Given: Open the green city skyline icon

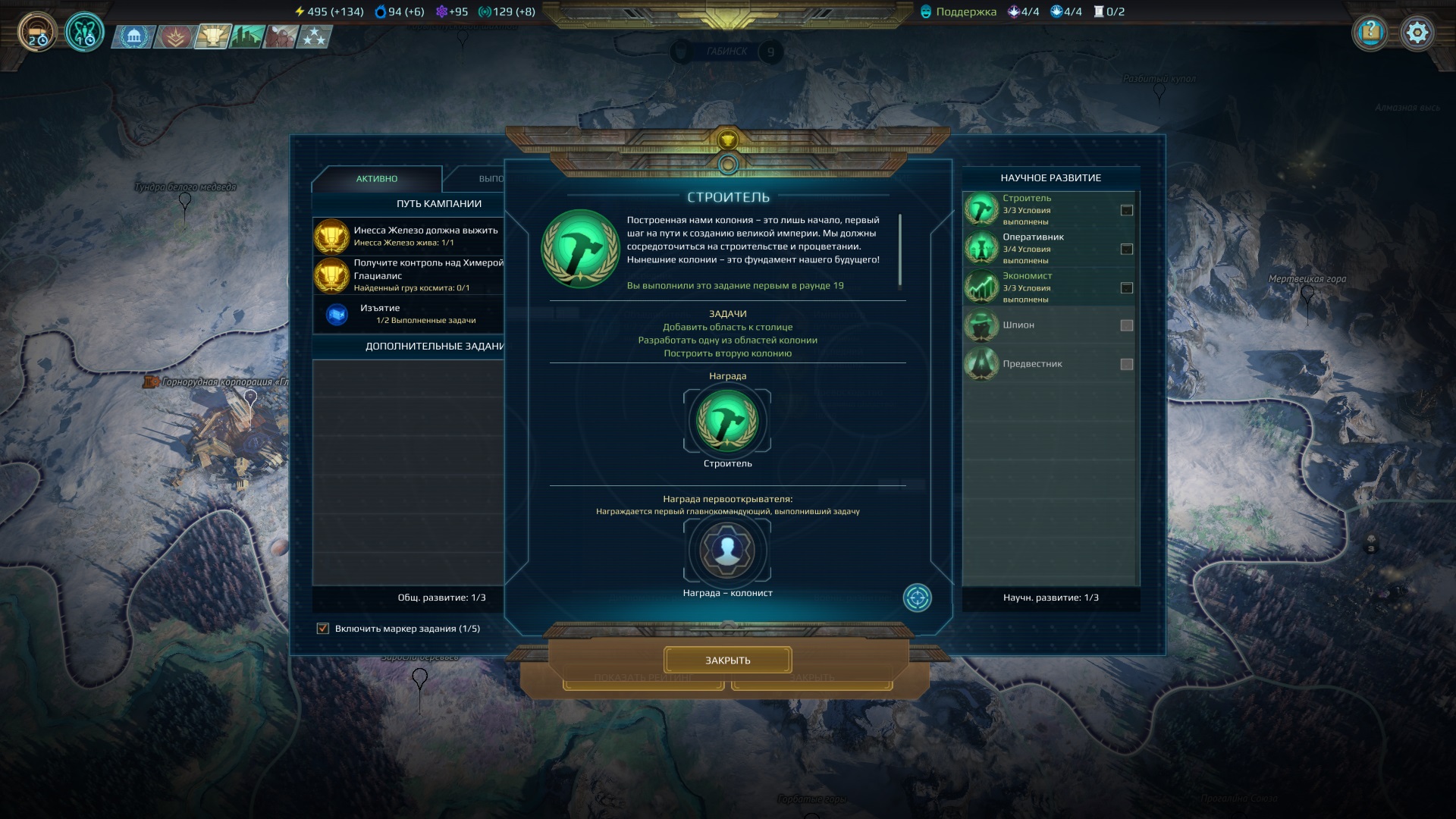Looking at the screenshot, I should click(247, 36).
